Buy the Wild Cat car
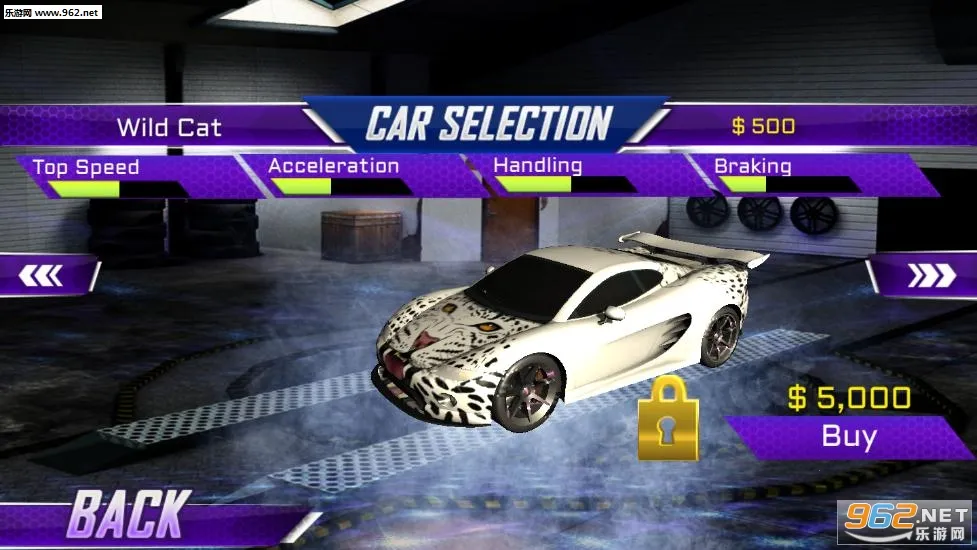This screenshot has width=977, height=550. pos(849,436)
